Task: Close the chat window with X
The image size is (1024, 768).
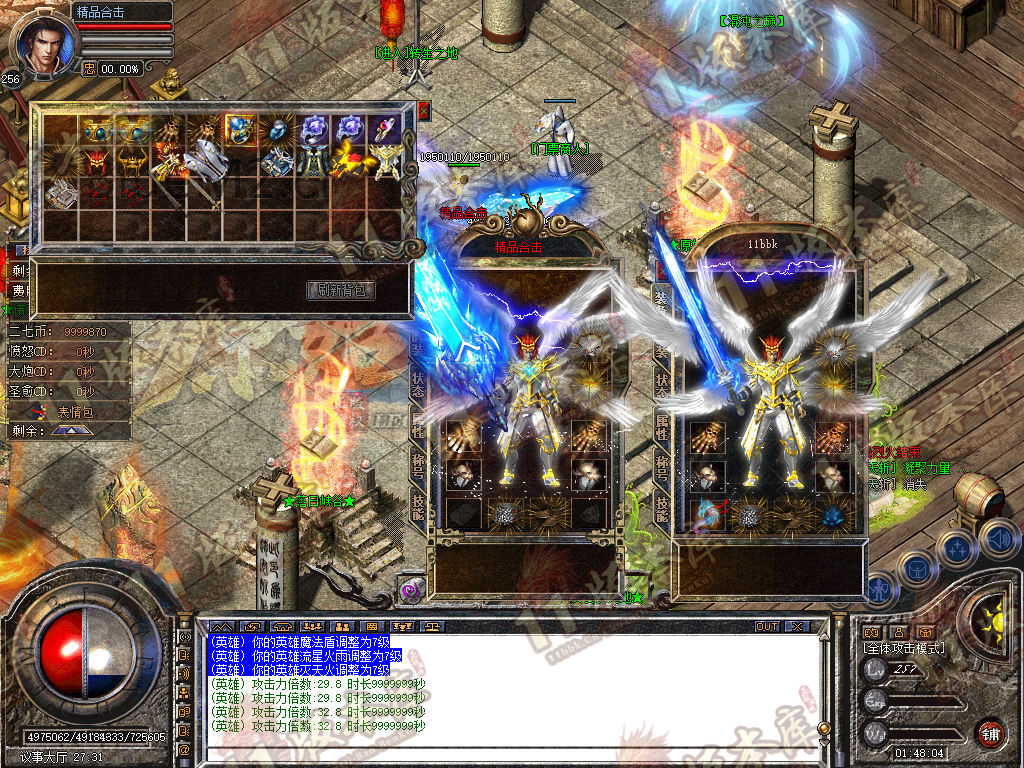Action: click(x=795, y=626)
